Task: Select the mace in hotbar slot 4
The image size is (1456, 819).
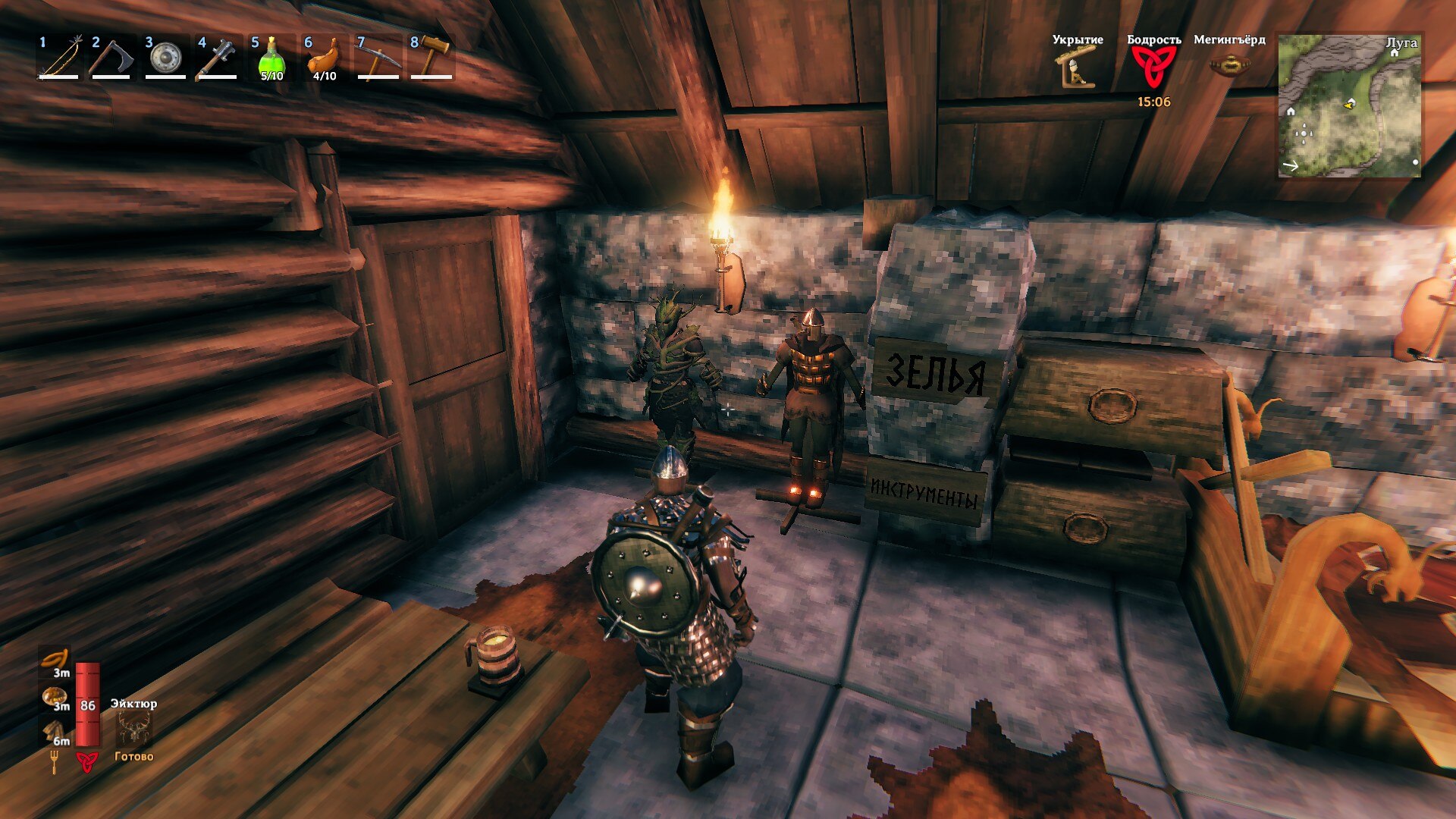Action: (218, 58)
